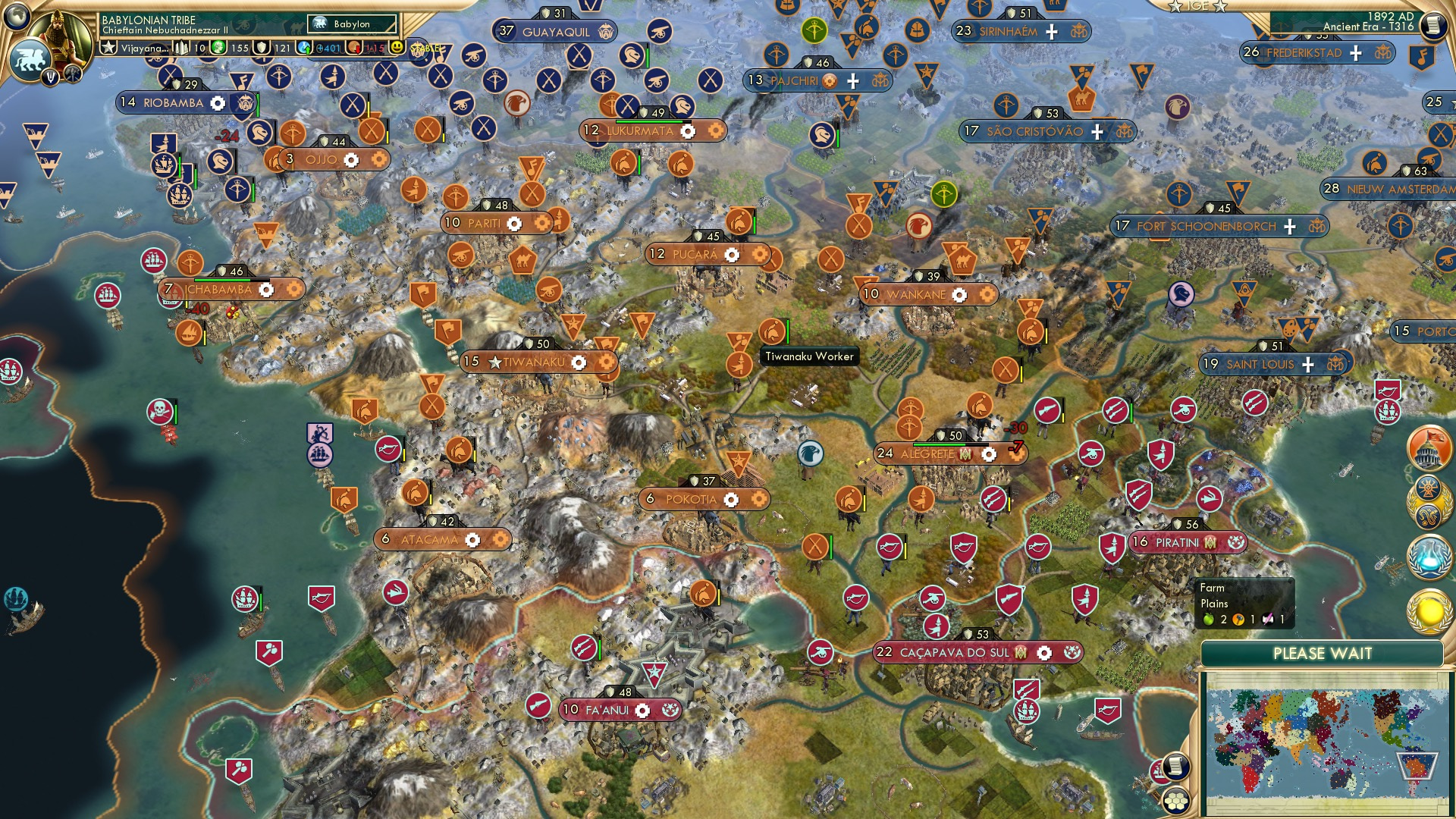Click the golden orb notification icon
The width and height of the screenshot is (1456, 819).
[x=1429, y=612]
